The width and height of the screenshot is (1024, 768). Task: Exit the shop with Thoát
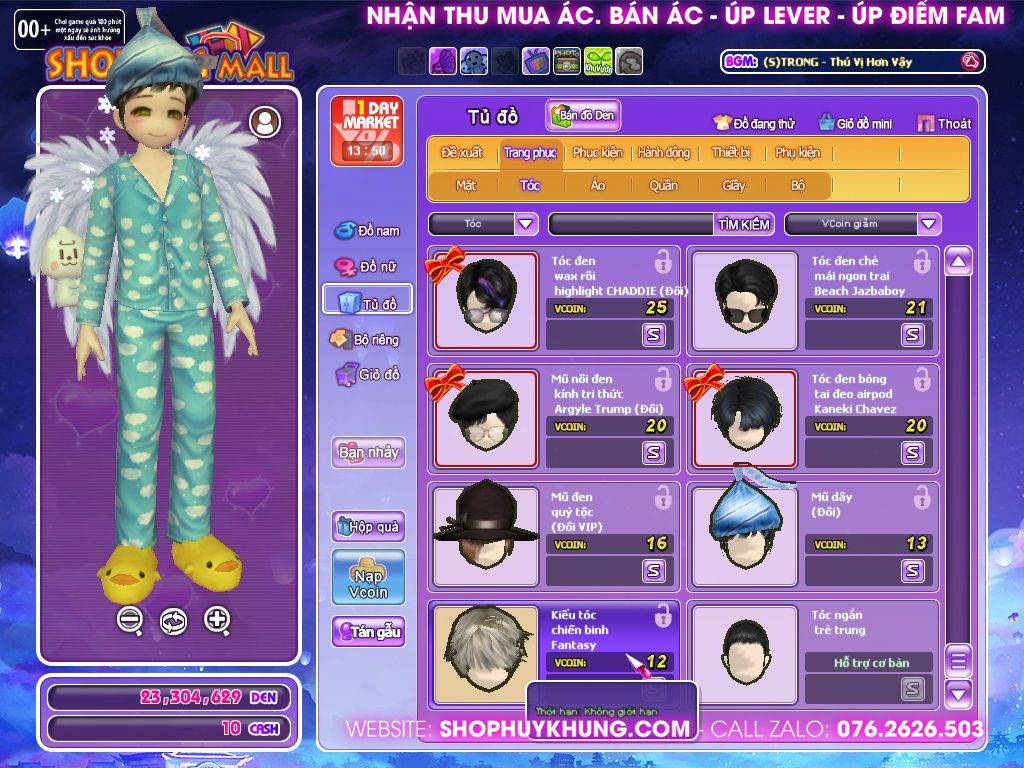click(944, 124)
